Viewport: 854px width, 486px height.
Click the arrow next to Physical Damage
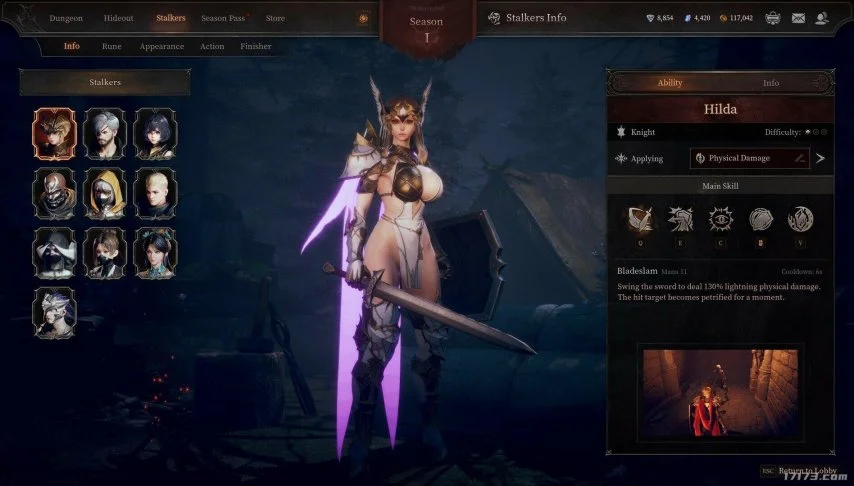821,158
